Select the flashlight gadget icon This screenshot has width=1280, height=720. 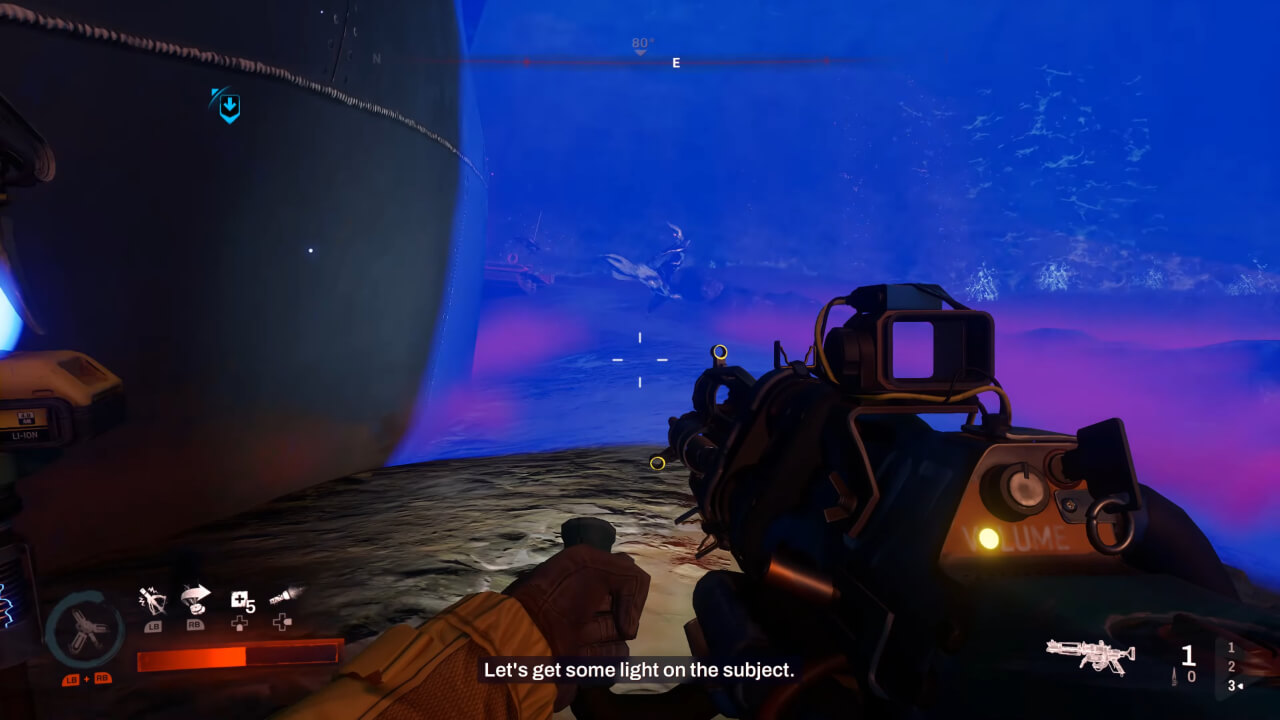point(281,596)
